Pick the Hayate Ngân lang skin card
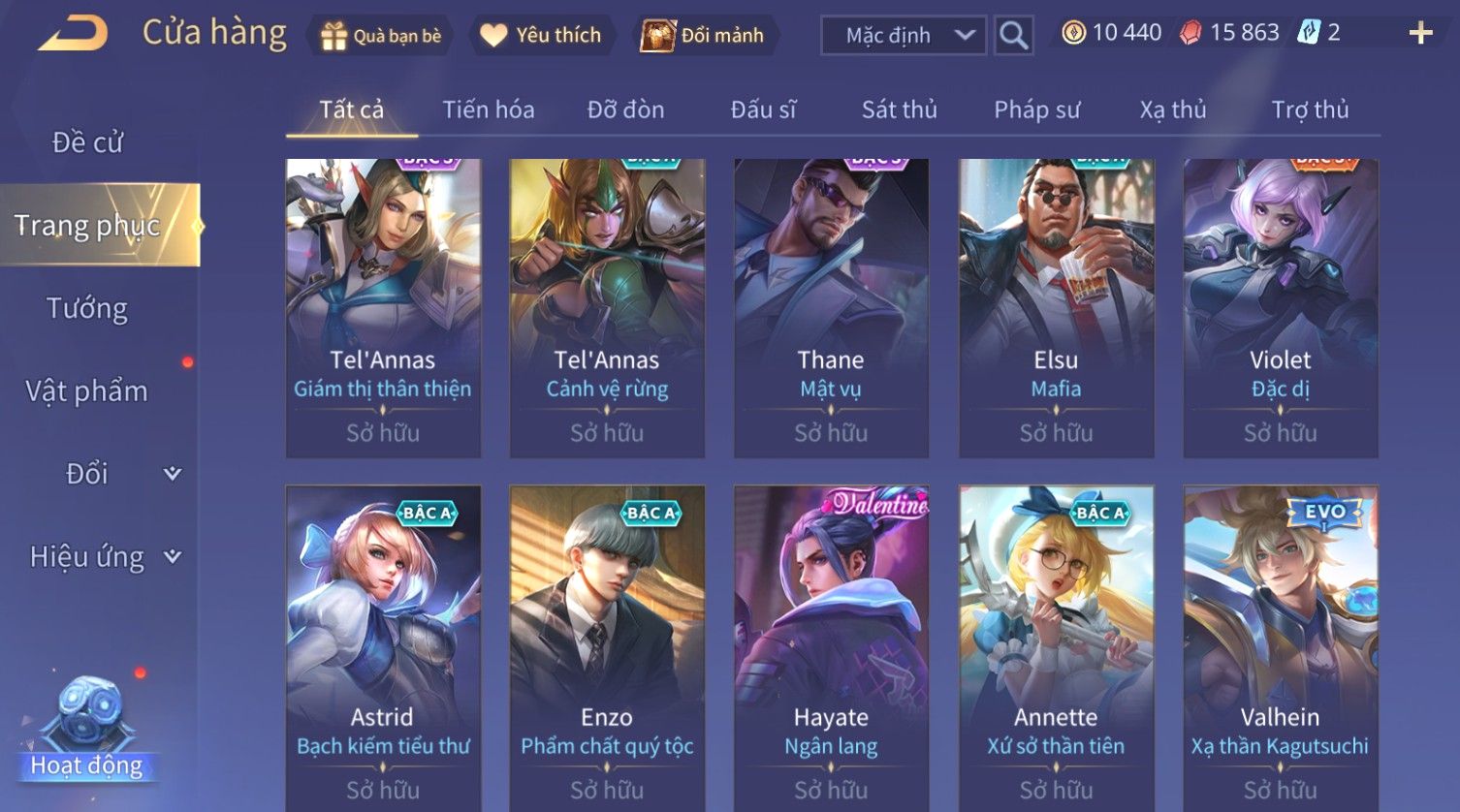The image size is (1460, 812). tap(831, 644)
